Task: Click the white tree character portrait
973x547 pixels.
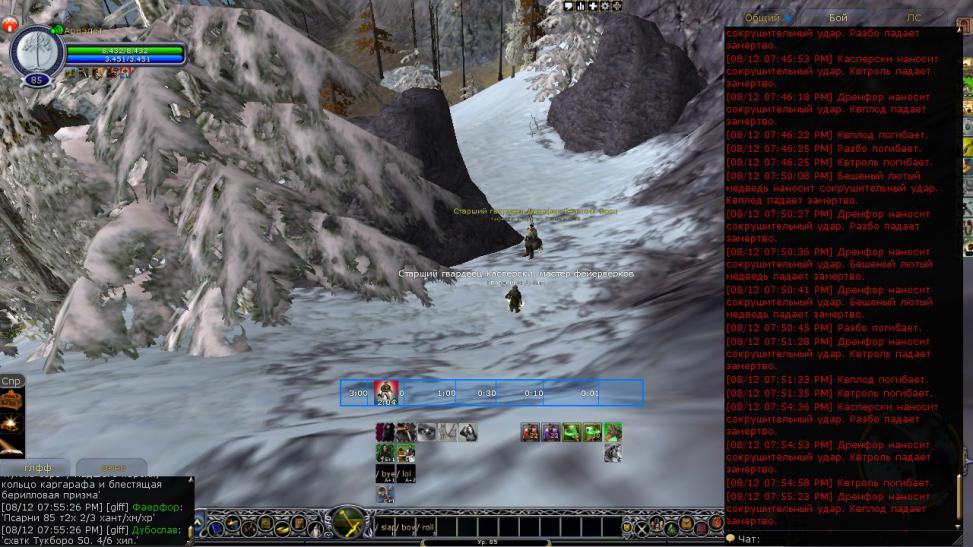Action: click(x=36, y=47)
